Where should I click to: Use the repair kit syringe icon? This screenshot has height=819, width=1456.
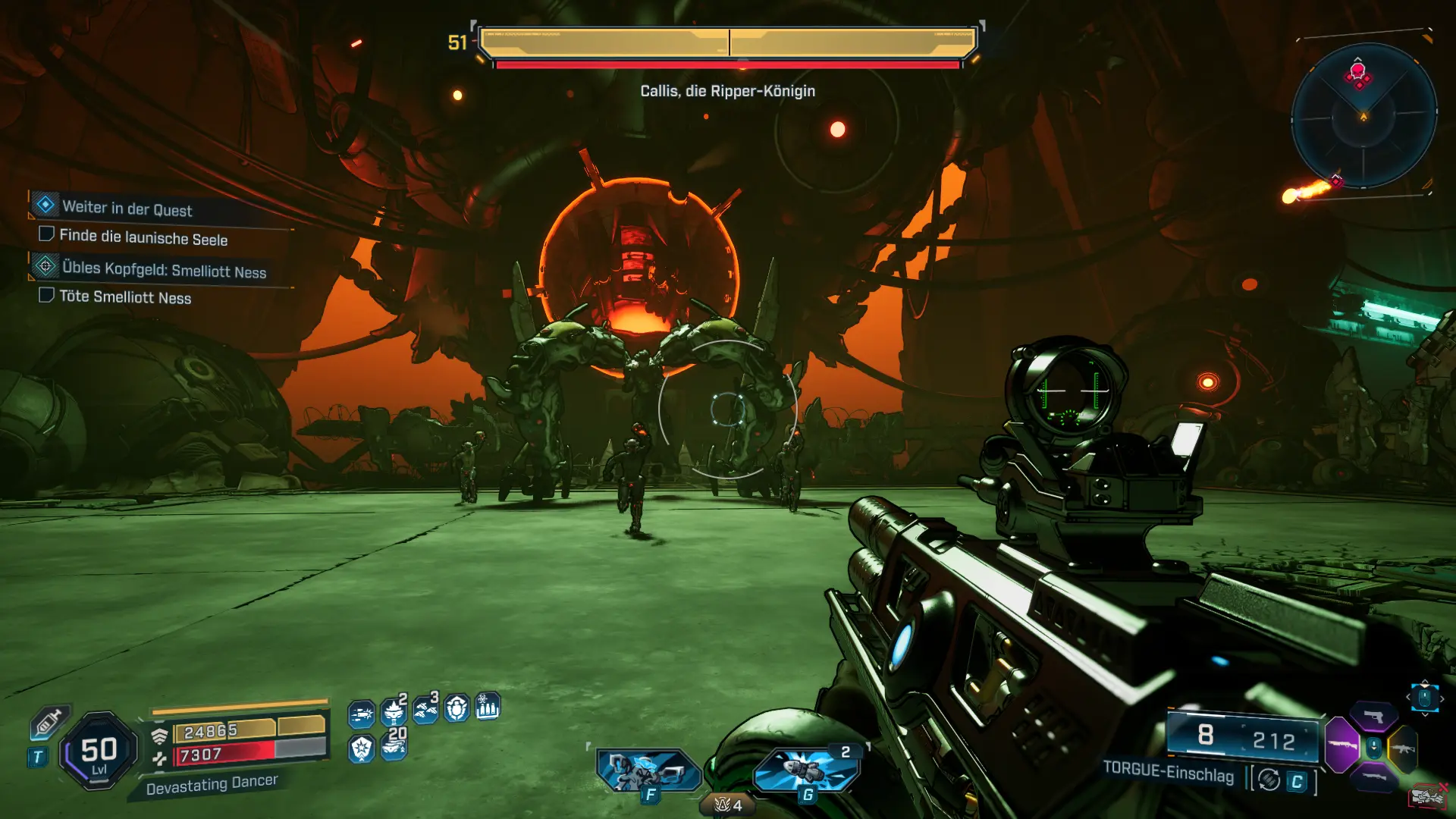(x=48, y=721)
